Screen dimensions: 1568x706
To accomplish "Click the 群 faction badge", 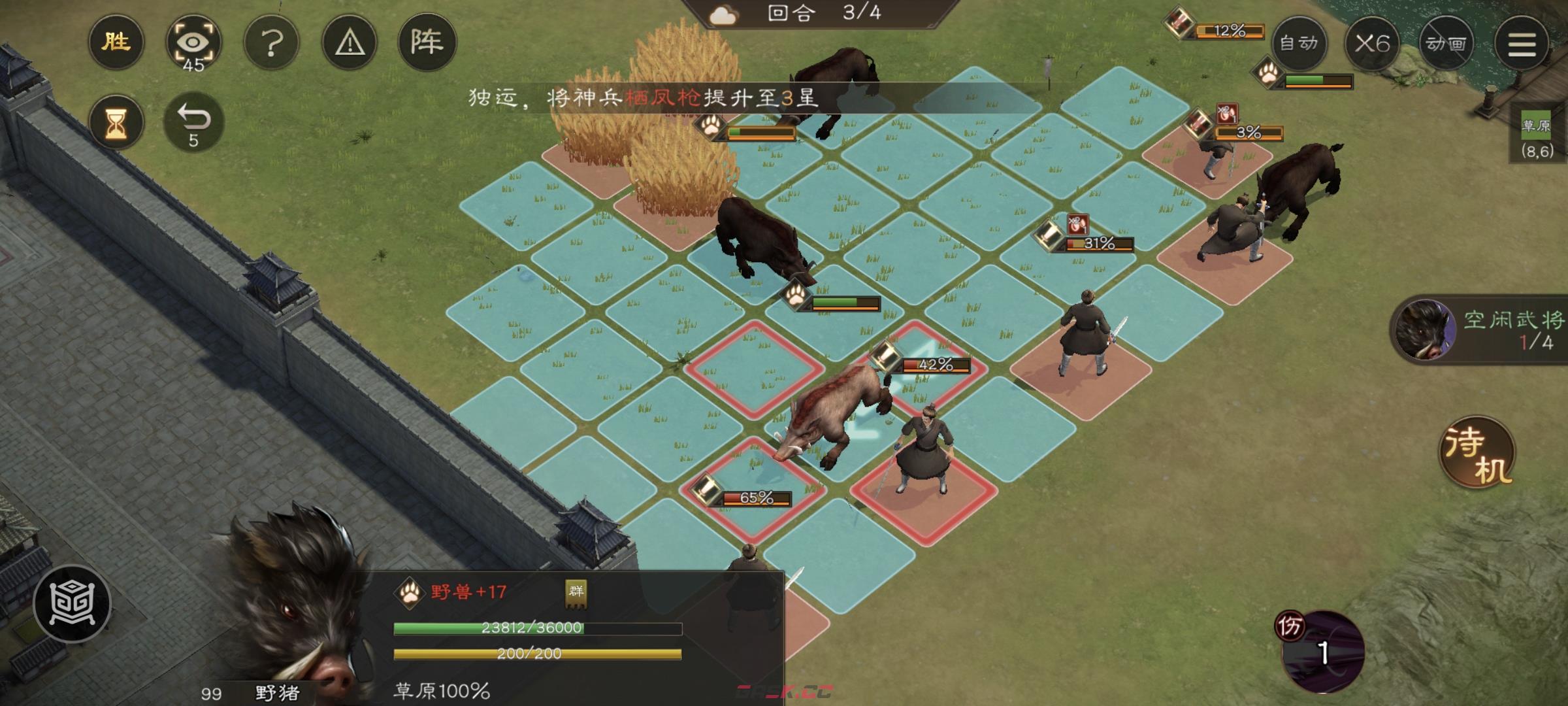I will point(576,592).
